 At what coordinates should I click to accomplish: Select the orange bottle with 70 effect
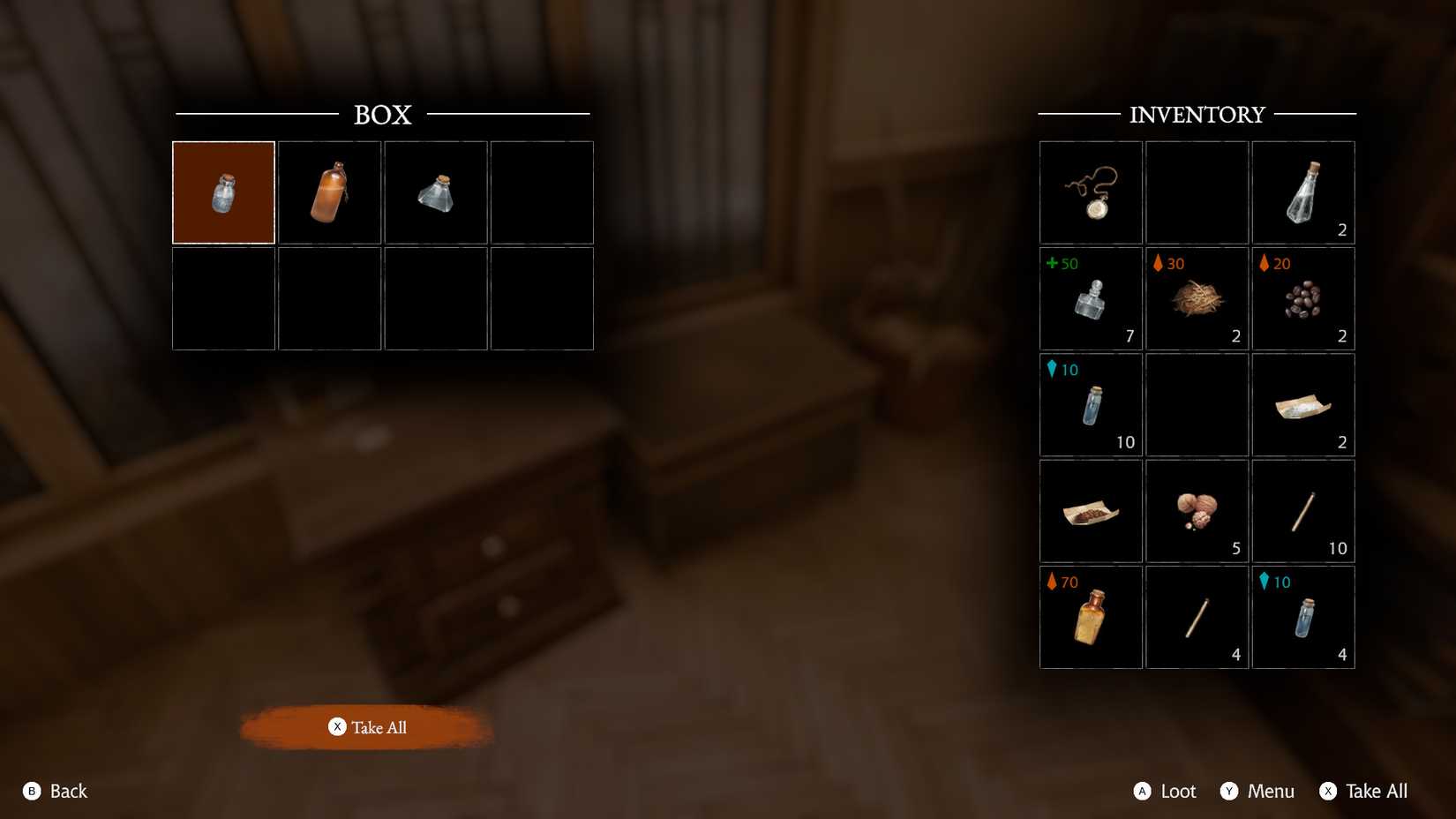1091,616
